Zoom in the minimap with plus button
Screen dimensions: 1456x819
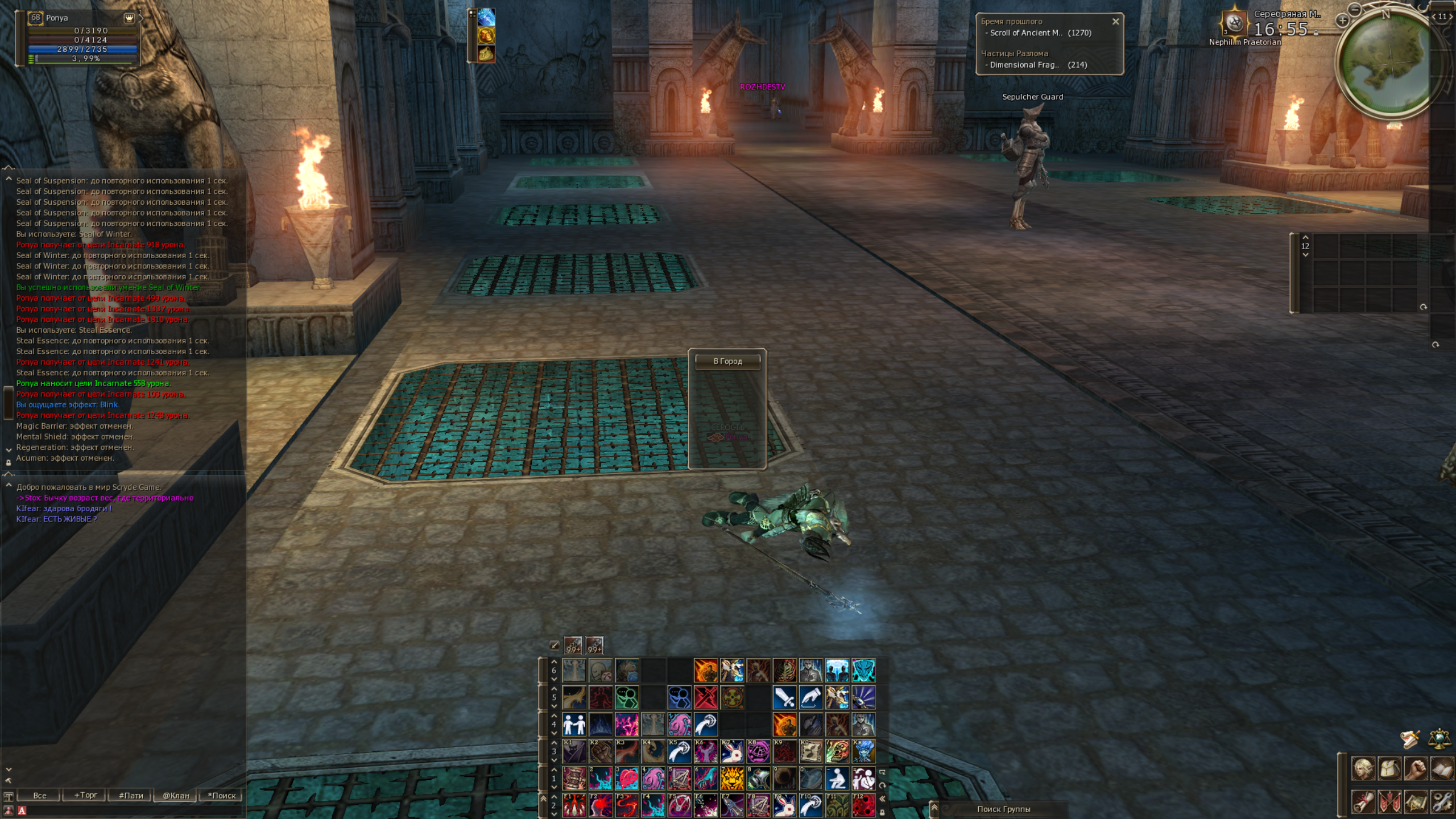(x=1343, y=21)
